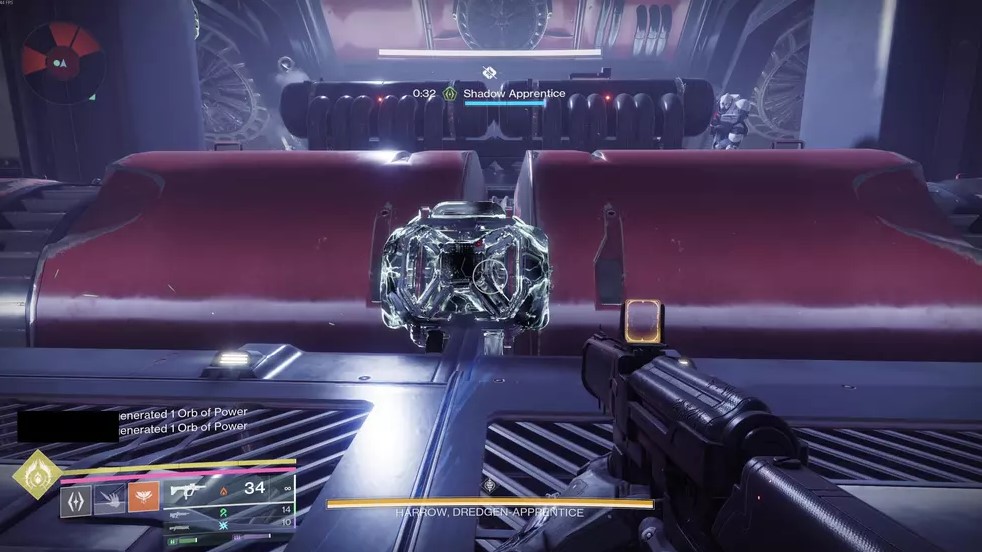Trigger the orange melee ability icon
This screenshot has height=552, width=982.
pos(142,500)
